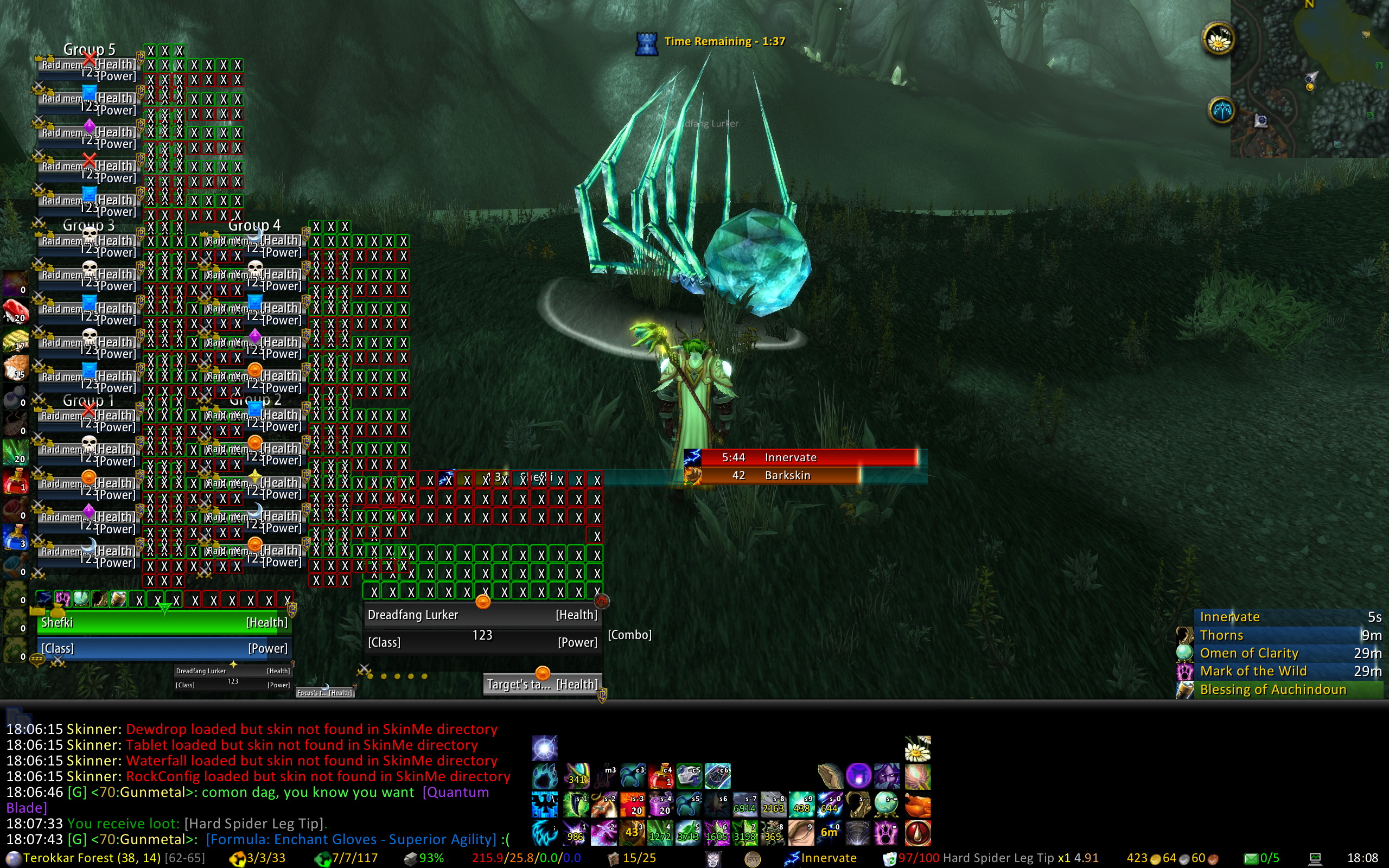Activate the roasted chicken food item

(917, 805)
